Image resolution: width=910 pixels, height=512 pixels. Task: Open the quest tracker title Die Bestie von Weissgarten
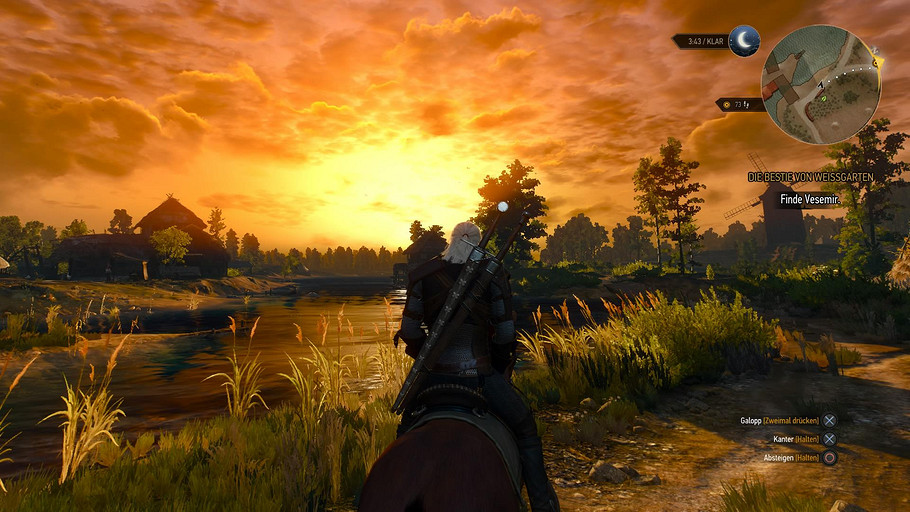pos(810,177)
